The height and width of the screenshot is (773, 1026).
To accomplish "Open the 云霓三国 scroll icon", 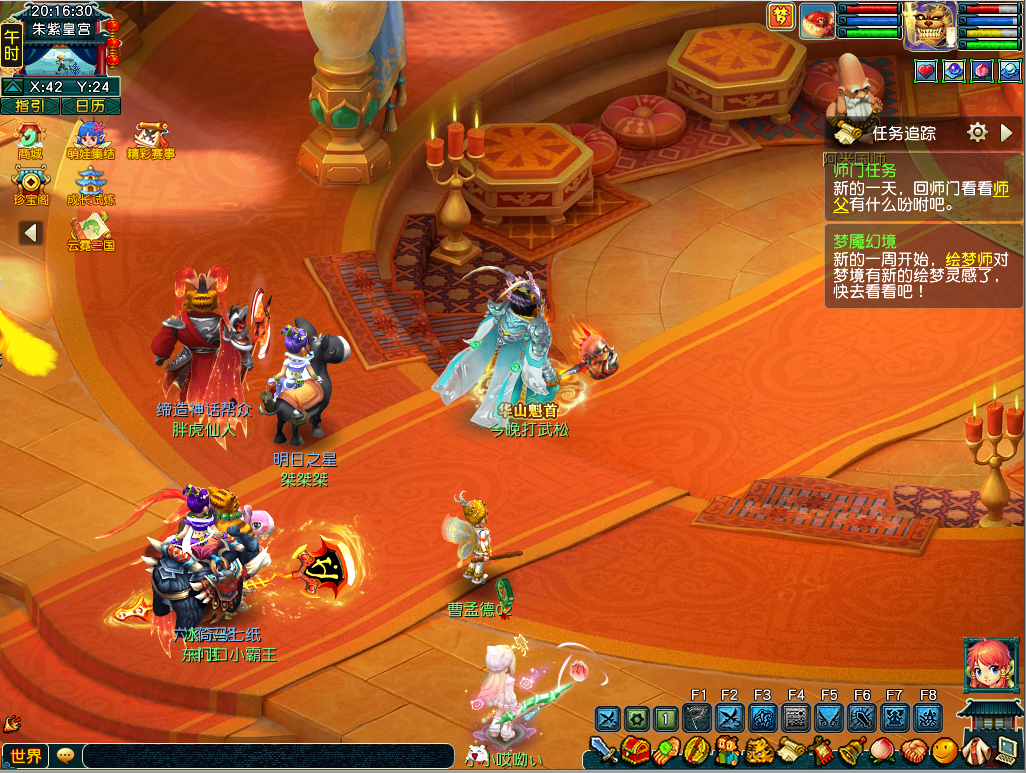I will click(91, 230).
